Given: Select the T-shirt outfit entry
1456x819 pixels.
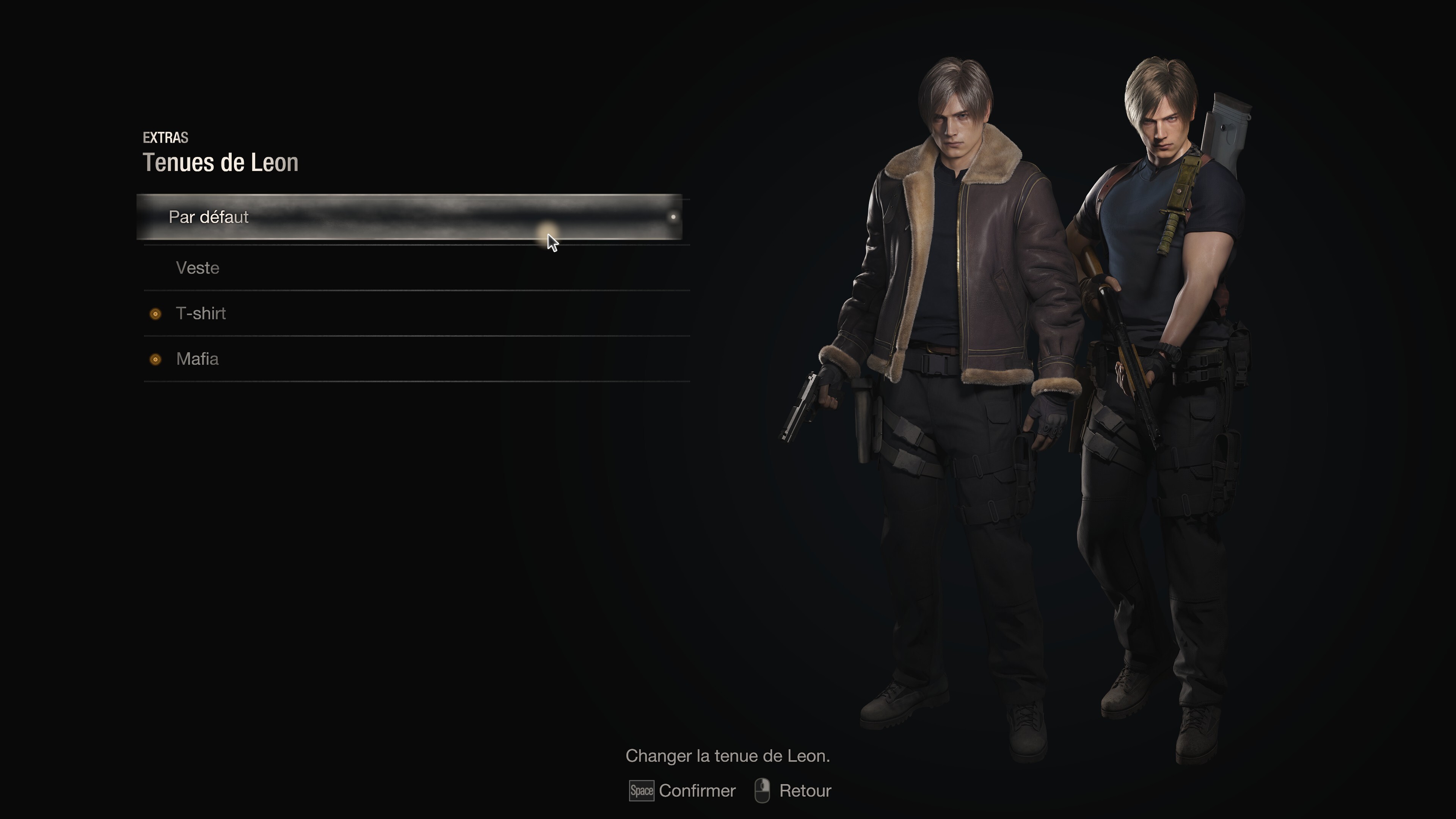Looking at the screenshot, I should [201, 313].
